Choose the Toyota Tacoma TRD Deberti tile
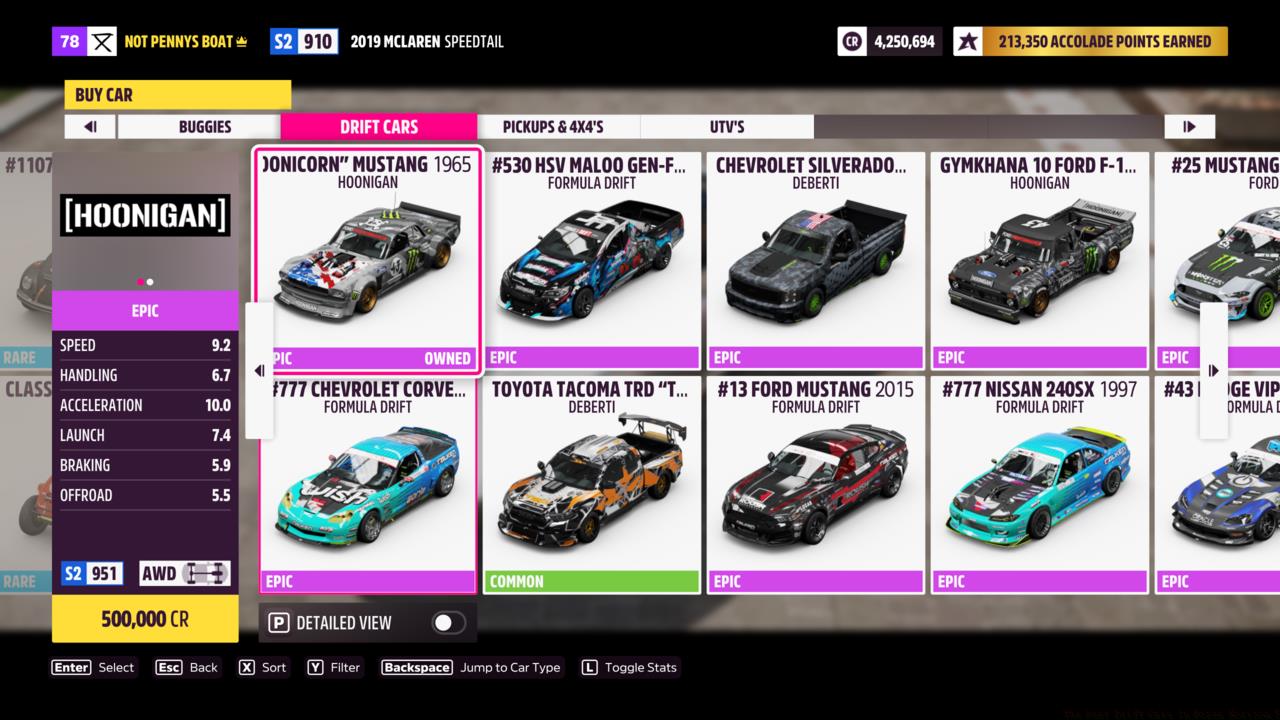Screen dimensions: 1280x720 592,485
